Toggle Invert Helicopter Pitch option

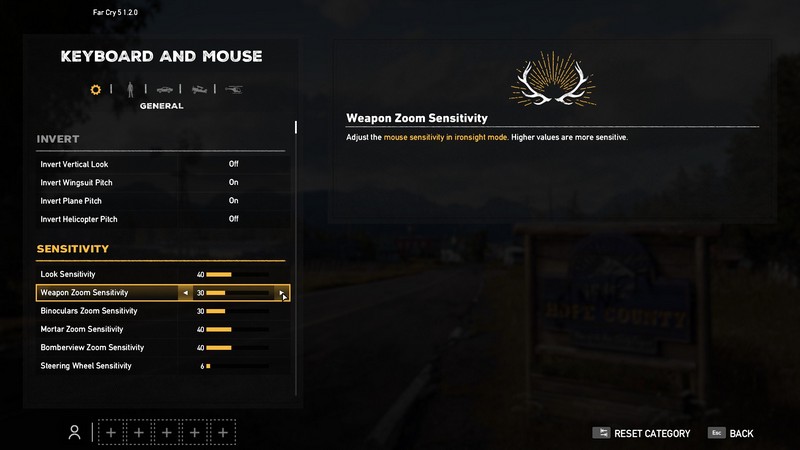tap(233, 219)
